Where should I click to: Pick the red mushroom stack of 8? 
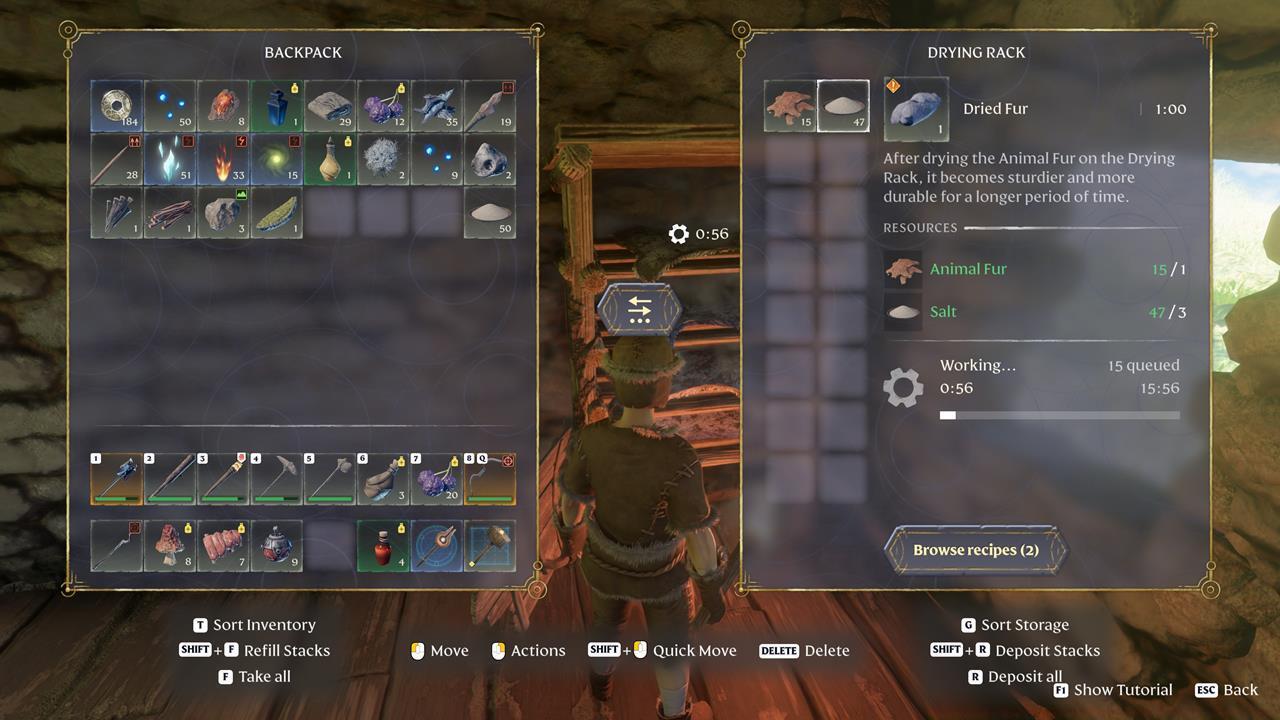pyautogui.click(x=169, y=546)
